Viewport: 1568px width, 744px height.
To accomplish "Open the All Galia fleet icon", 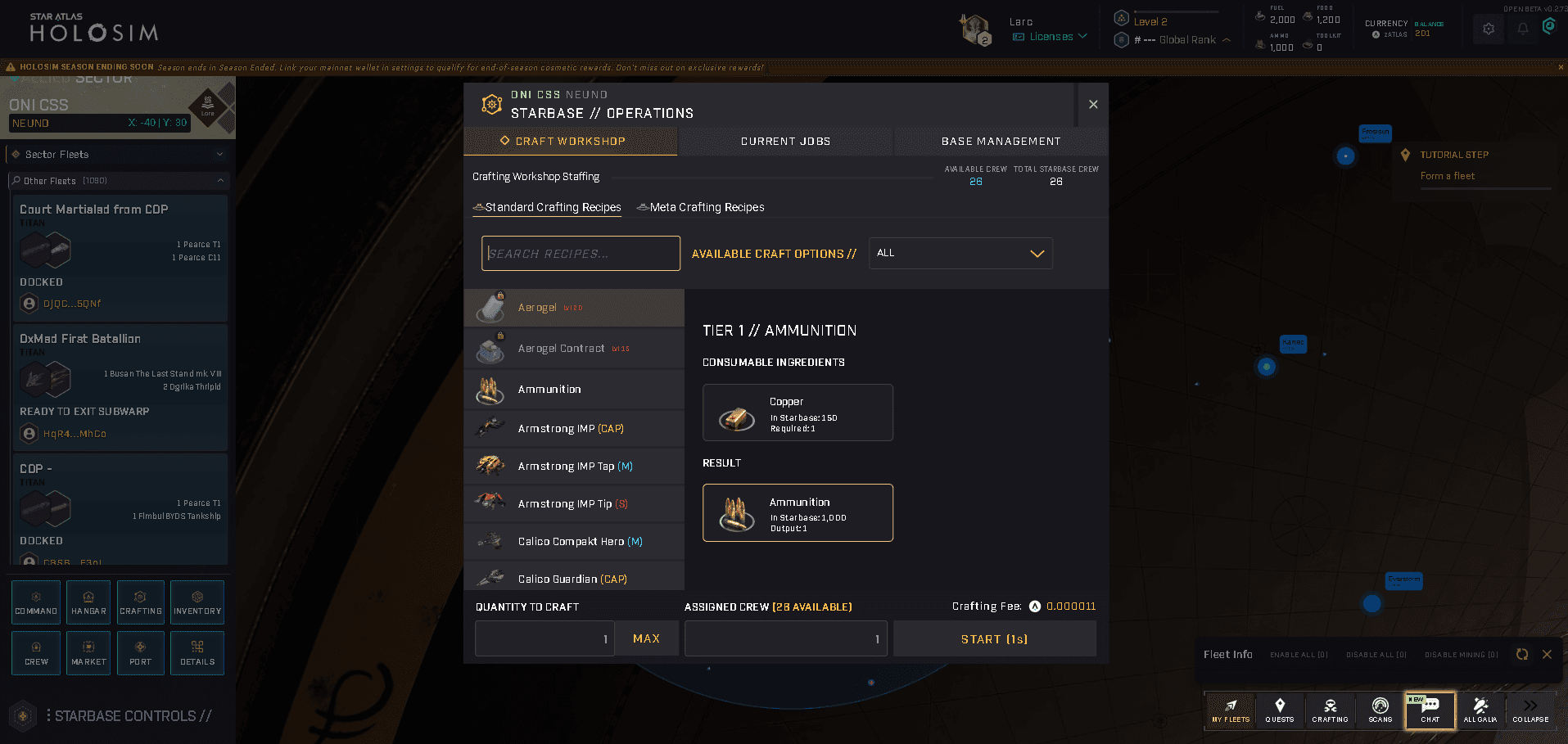I will (x=1480, y=710).
